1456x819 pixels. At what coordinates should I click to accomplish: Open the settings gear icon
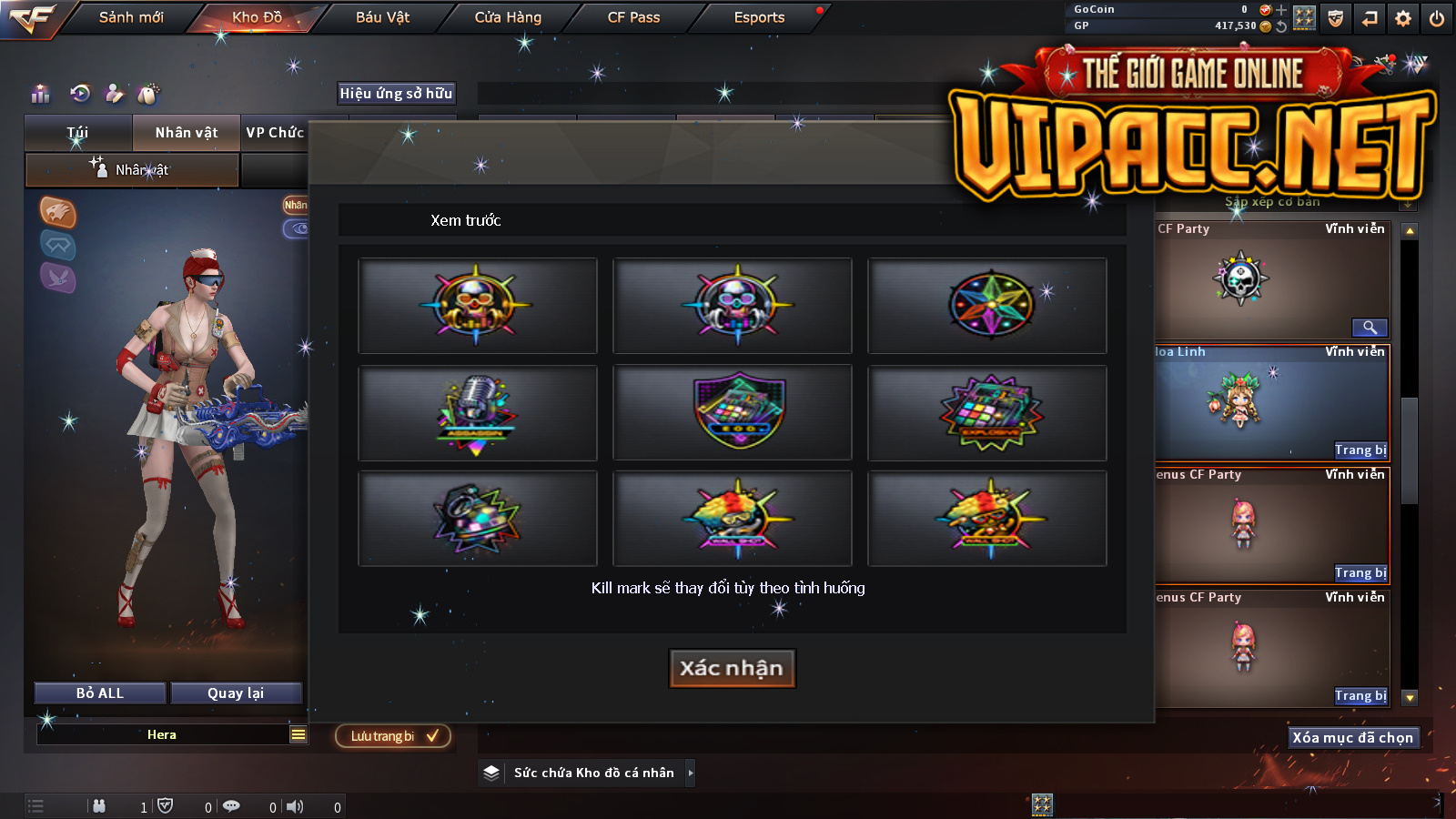(1403, 18)
